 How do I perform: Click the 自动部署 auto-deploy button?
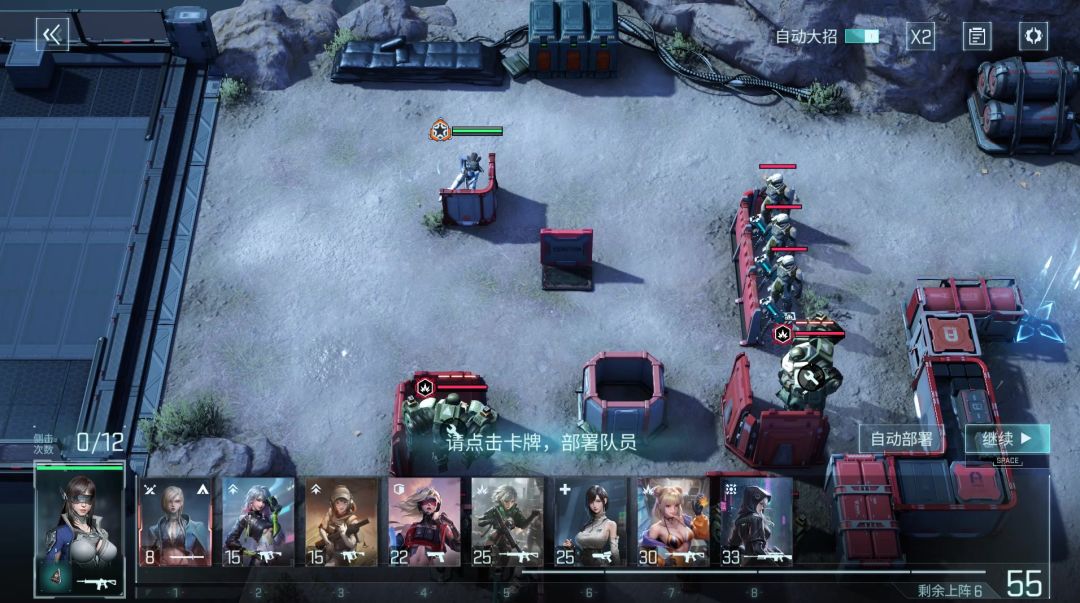point(901,439)
